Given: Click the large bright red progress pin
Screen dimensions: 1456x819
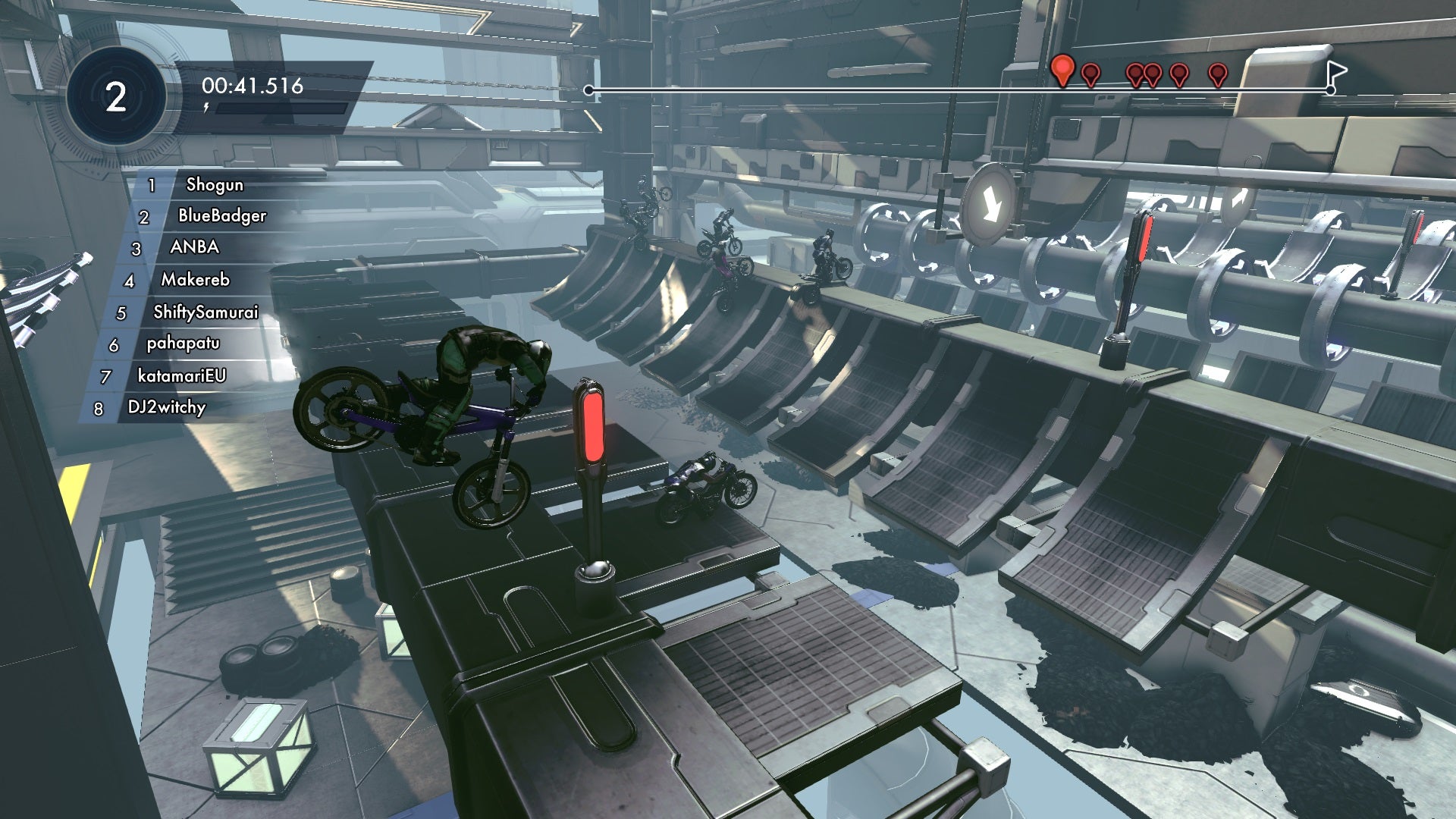Looking at the screenshot, I should pyautogui.click(x=1063, y=70).
